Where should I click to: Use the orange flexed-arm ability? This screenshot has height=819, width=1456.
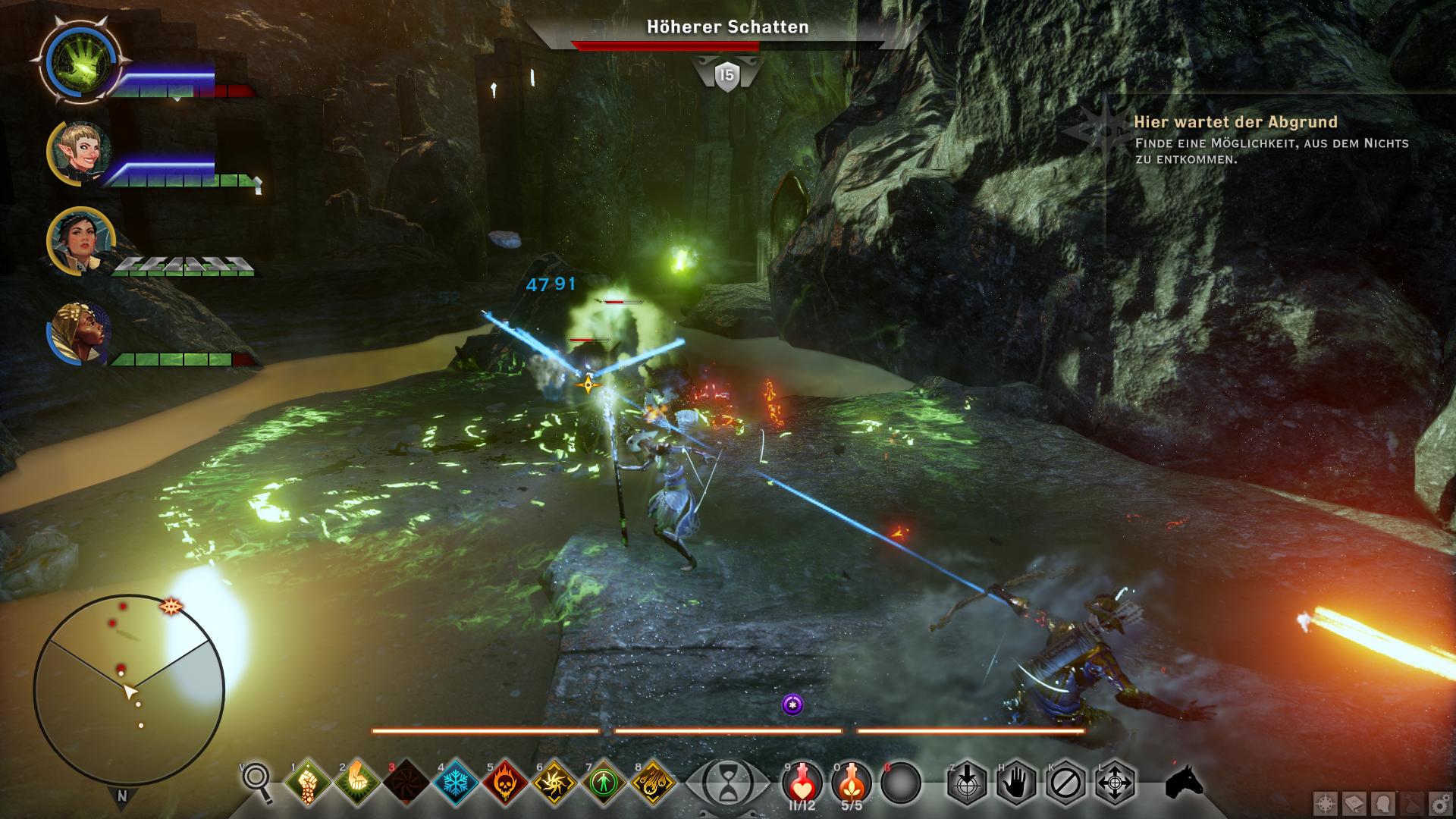[357, 782]
